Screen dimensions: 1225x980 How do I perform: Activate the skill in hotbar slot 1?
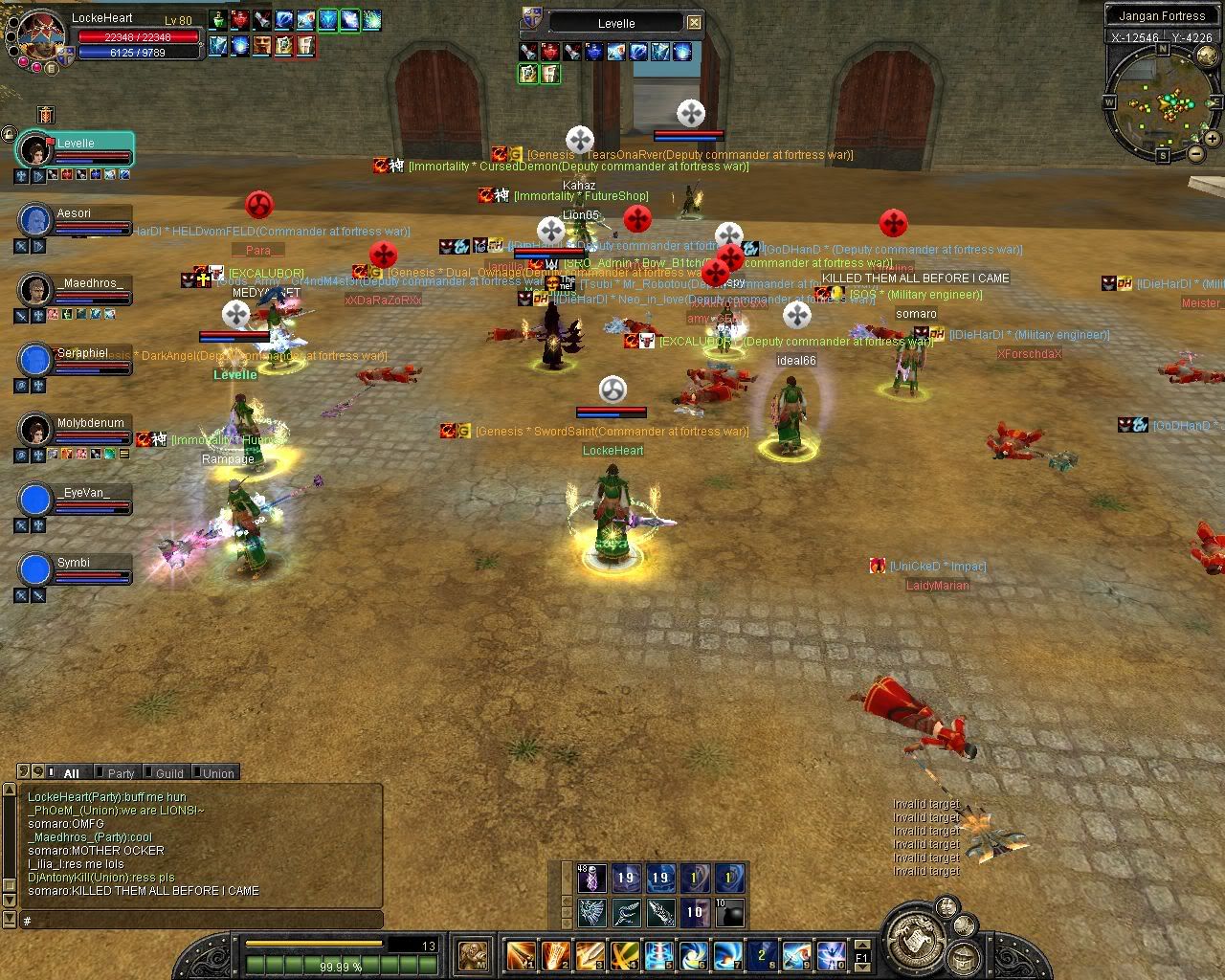point(521,954)
